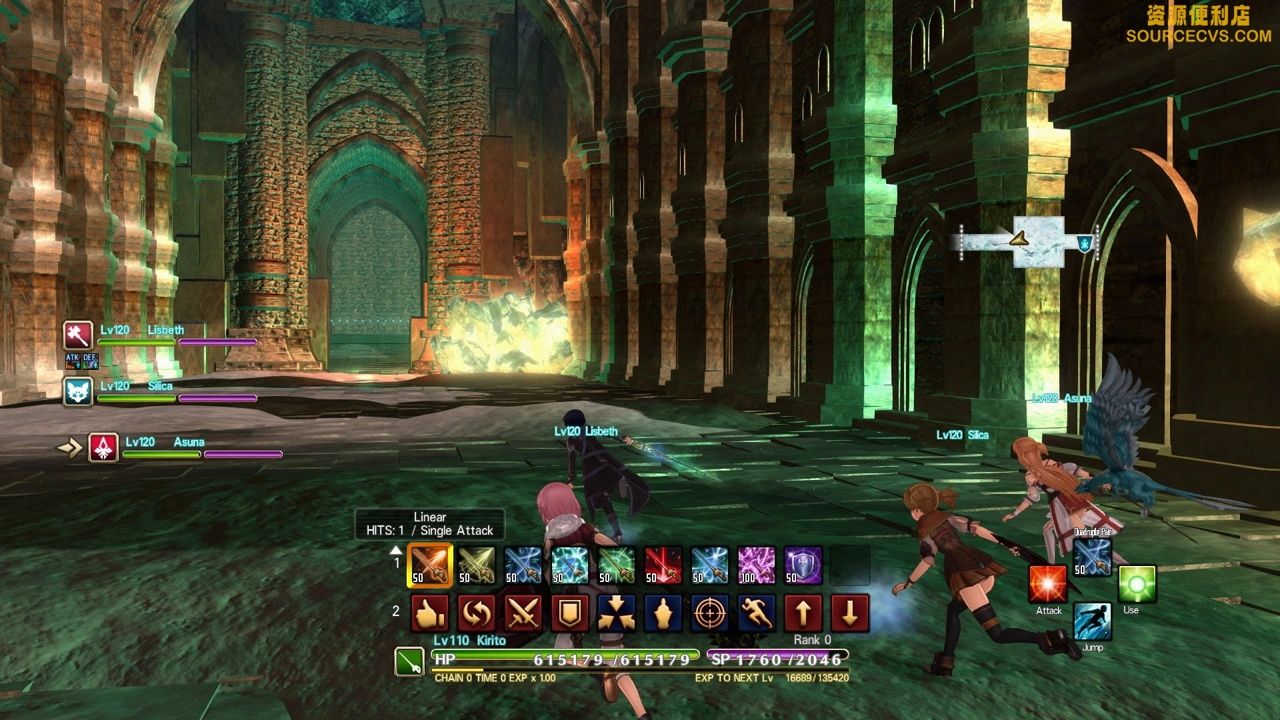
Task: Tap the green Use action button
Action: 1136,585
